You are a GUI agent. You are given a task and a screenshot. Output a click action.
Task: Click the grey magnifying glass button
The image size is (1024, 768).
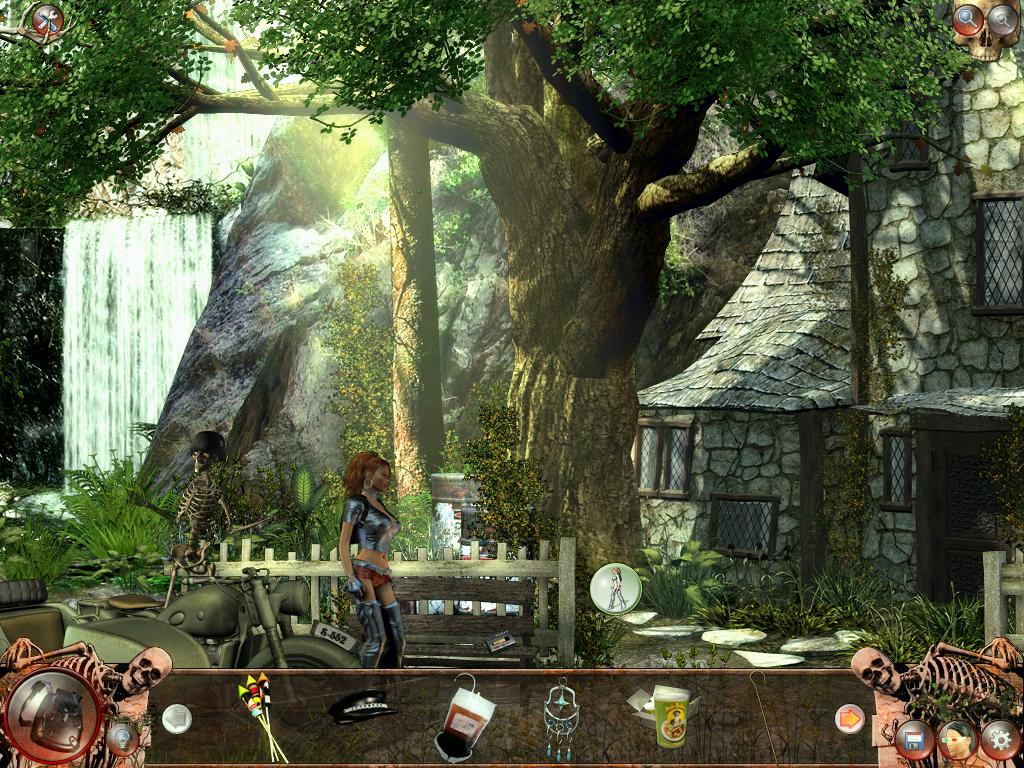1002,19
